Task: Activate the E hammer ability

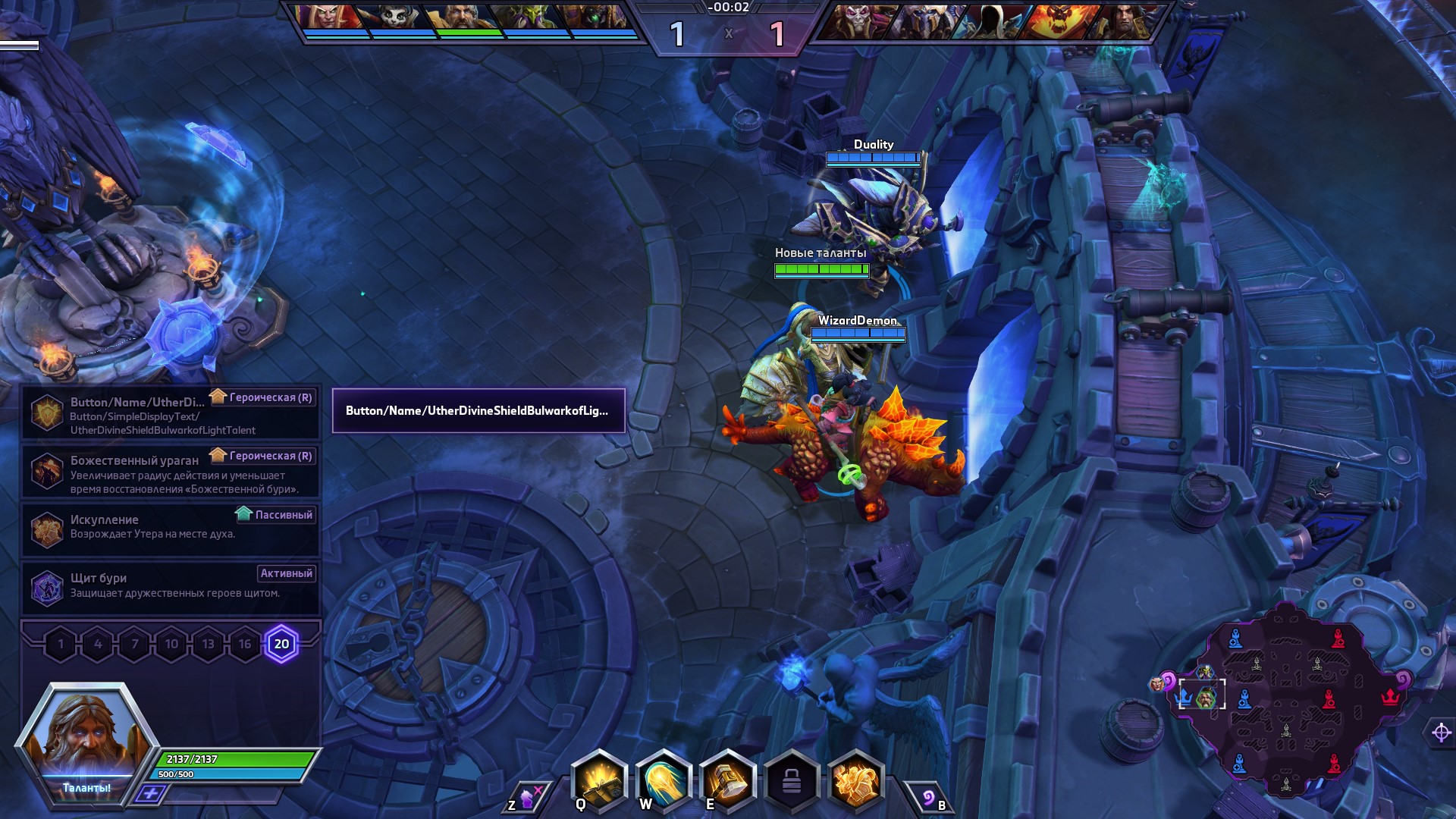Action: coord(727,781)
